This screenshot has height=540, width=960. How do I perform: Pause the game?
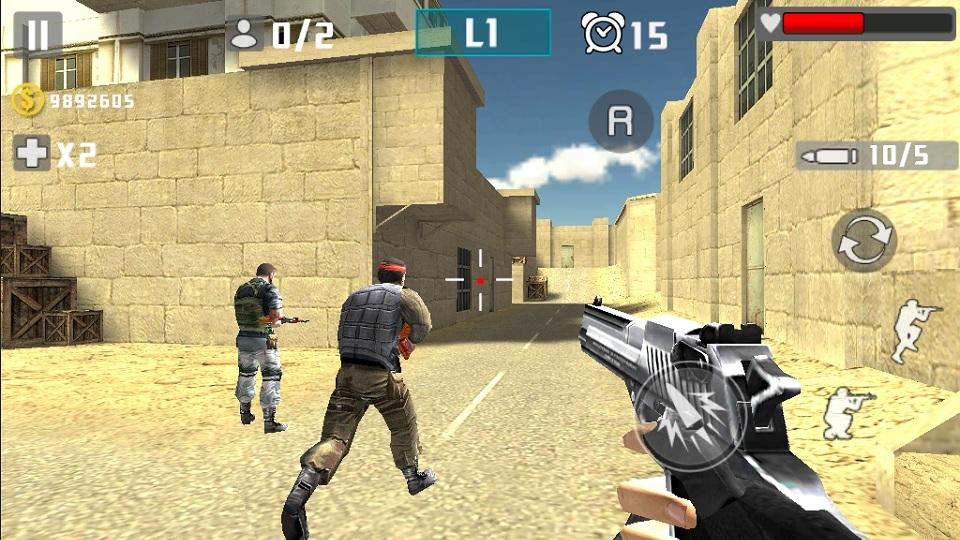tap(37, 35)
